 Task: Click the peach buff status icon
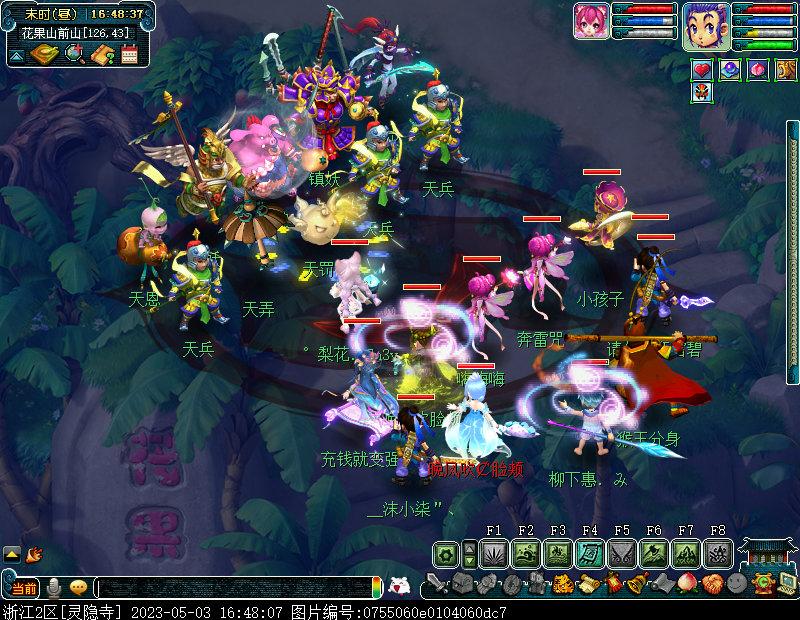[x=758, y=71]
